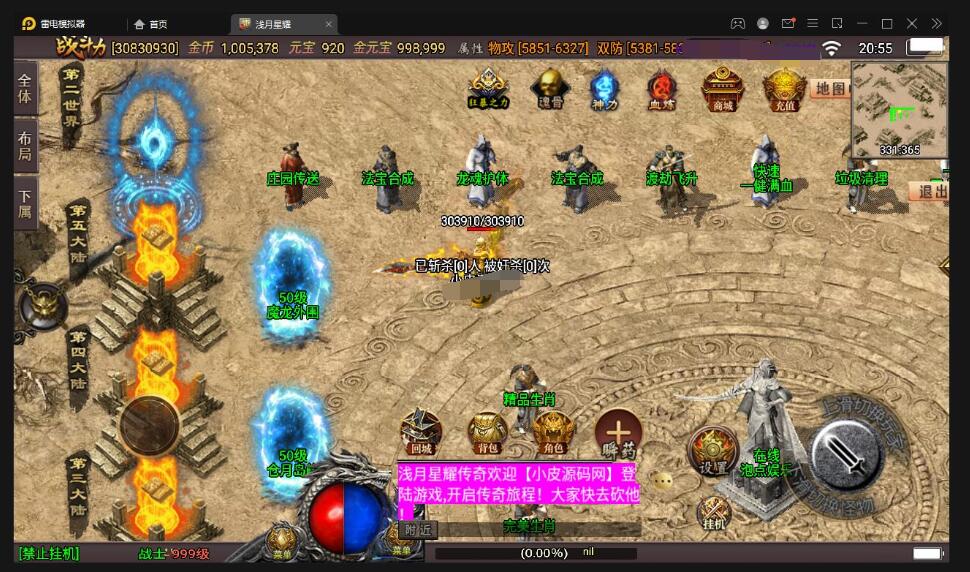Select the 神力 blue rune icon
The image size is (970, 572).
pos(604,87)
